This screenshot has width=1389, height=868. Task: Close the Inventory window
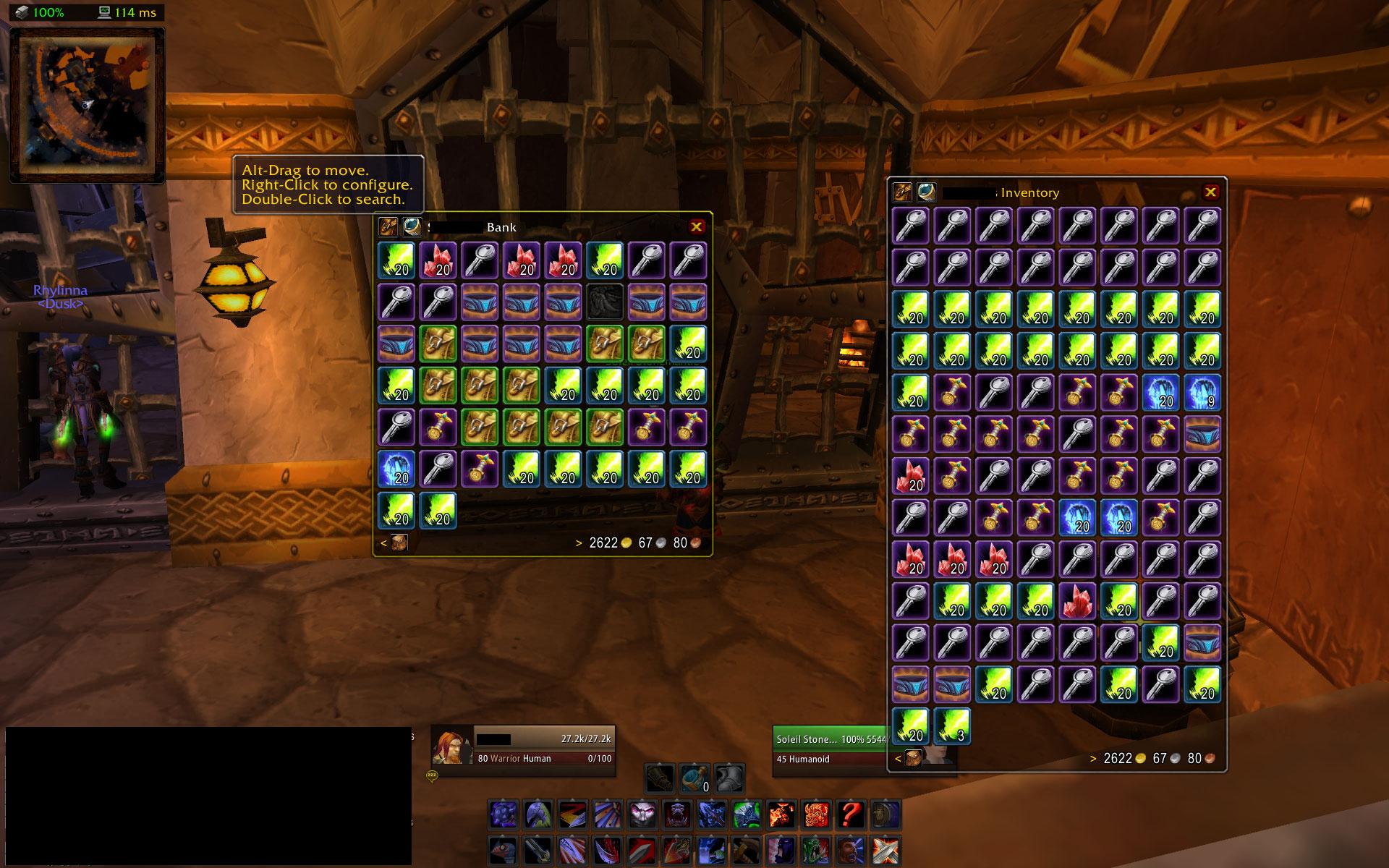[1210, 192]
